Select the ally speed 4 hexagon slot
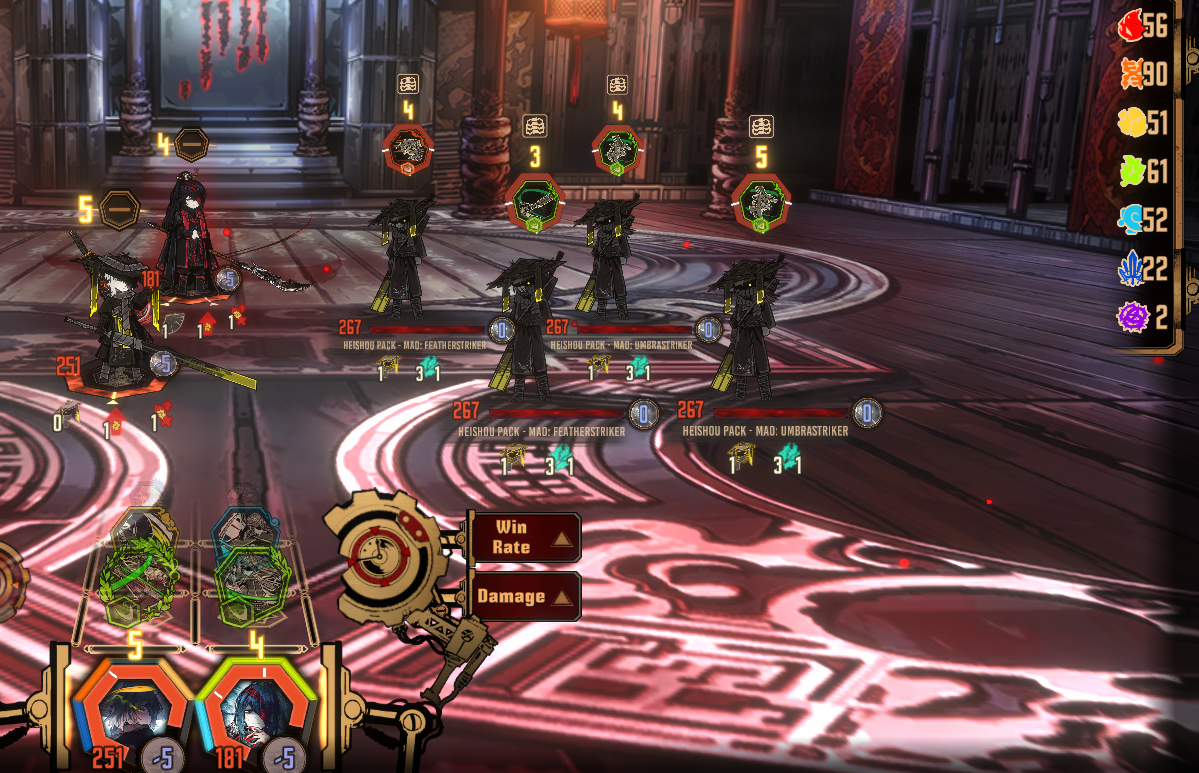Image resolution: width=1199 pixels, height=773 pixels. pos(191,145)
